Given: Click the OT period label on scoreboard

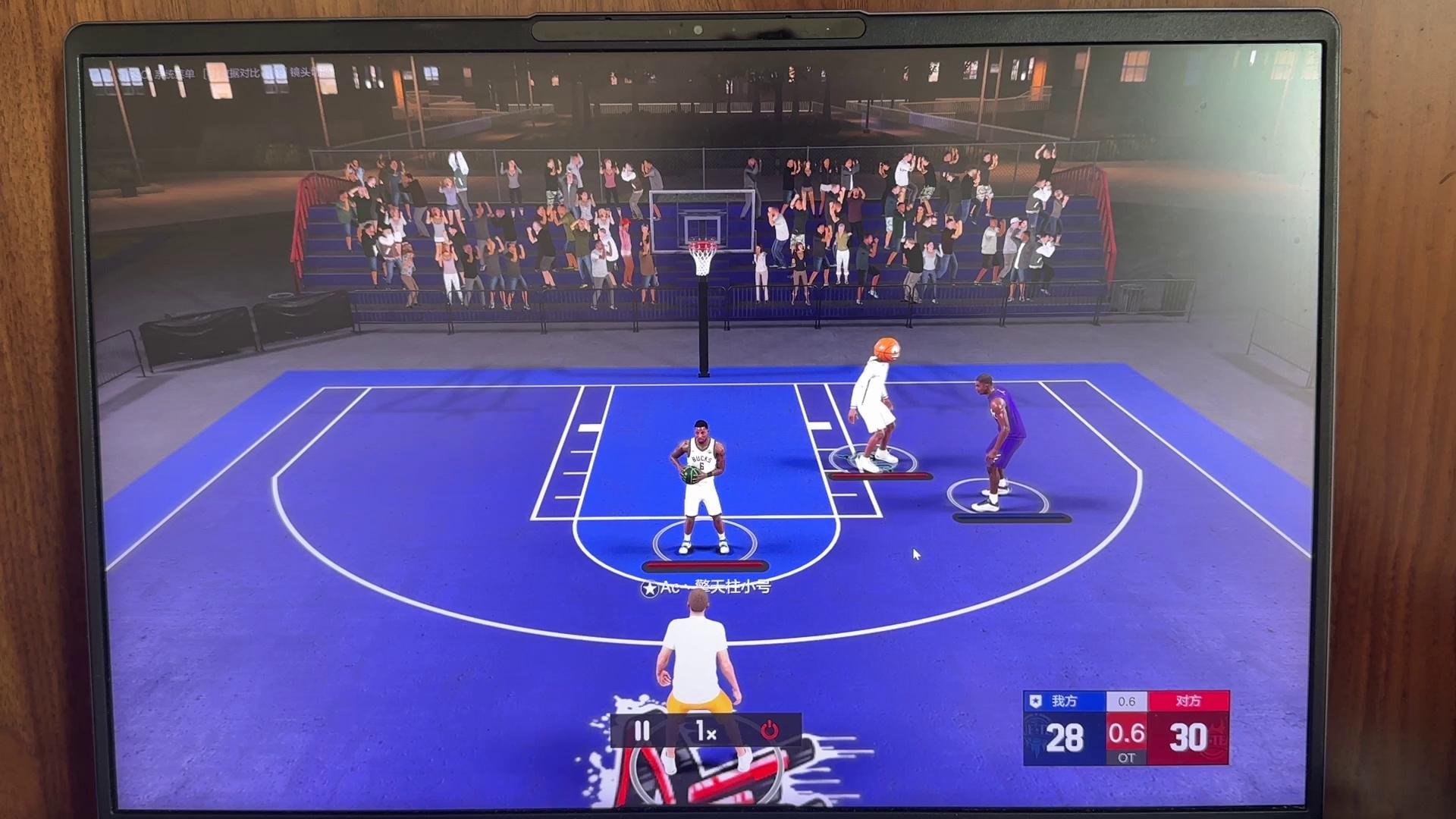Looking at the screenshot, I should pos(1127,757).
